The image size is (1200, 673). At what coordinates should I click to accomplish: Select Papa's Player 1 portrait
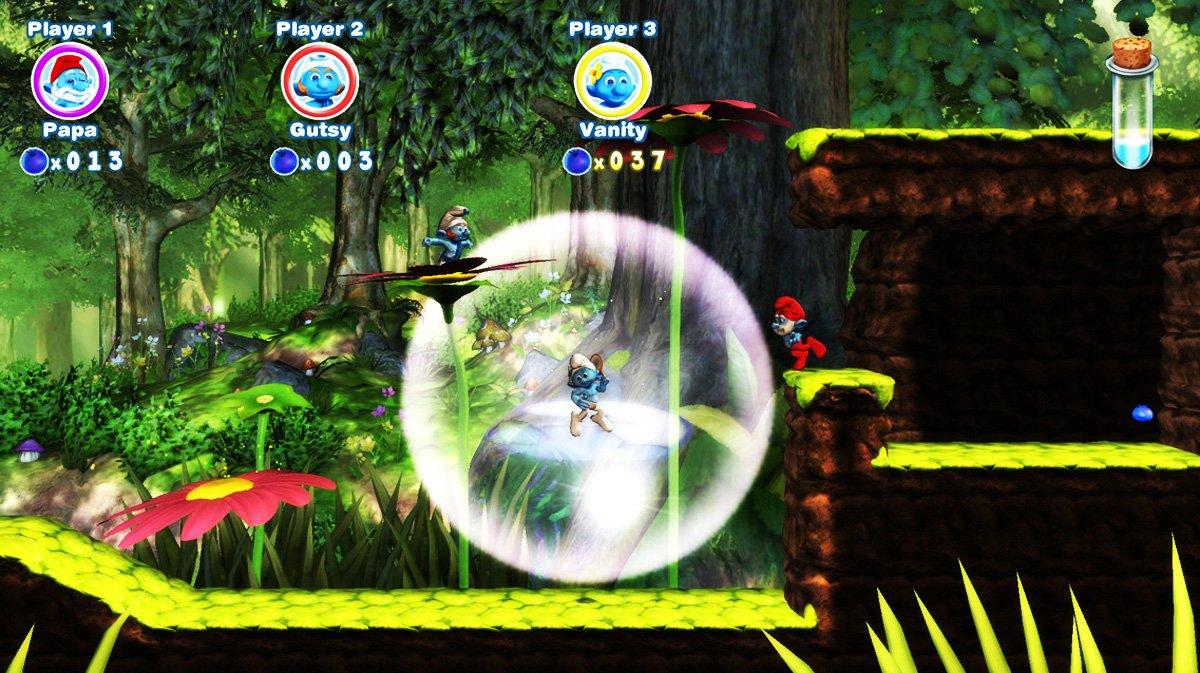click(x=70, y=81)
